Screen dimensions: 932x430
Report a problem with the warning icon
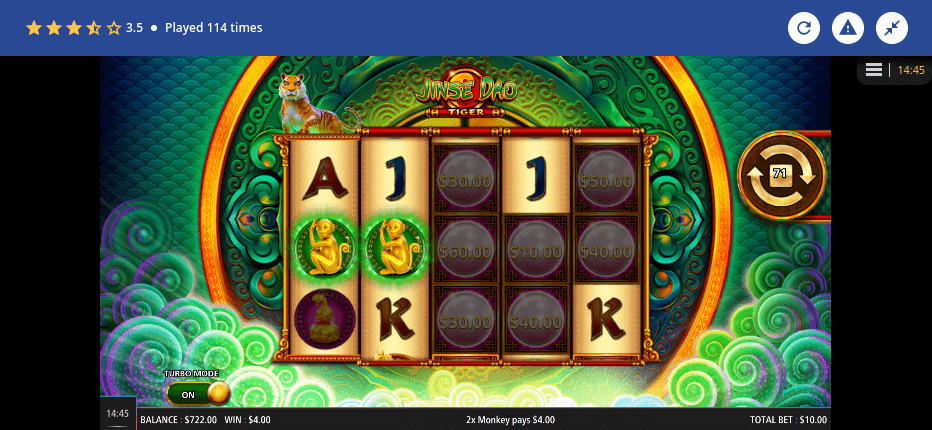pyautogui.click(x=848, y=28)
